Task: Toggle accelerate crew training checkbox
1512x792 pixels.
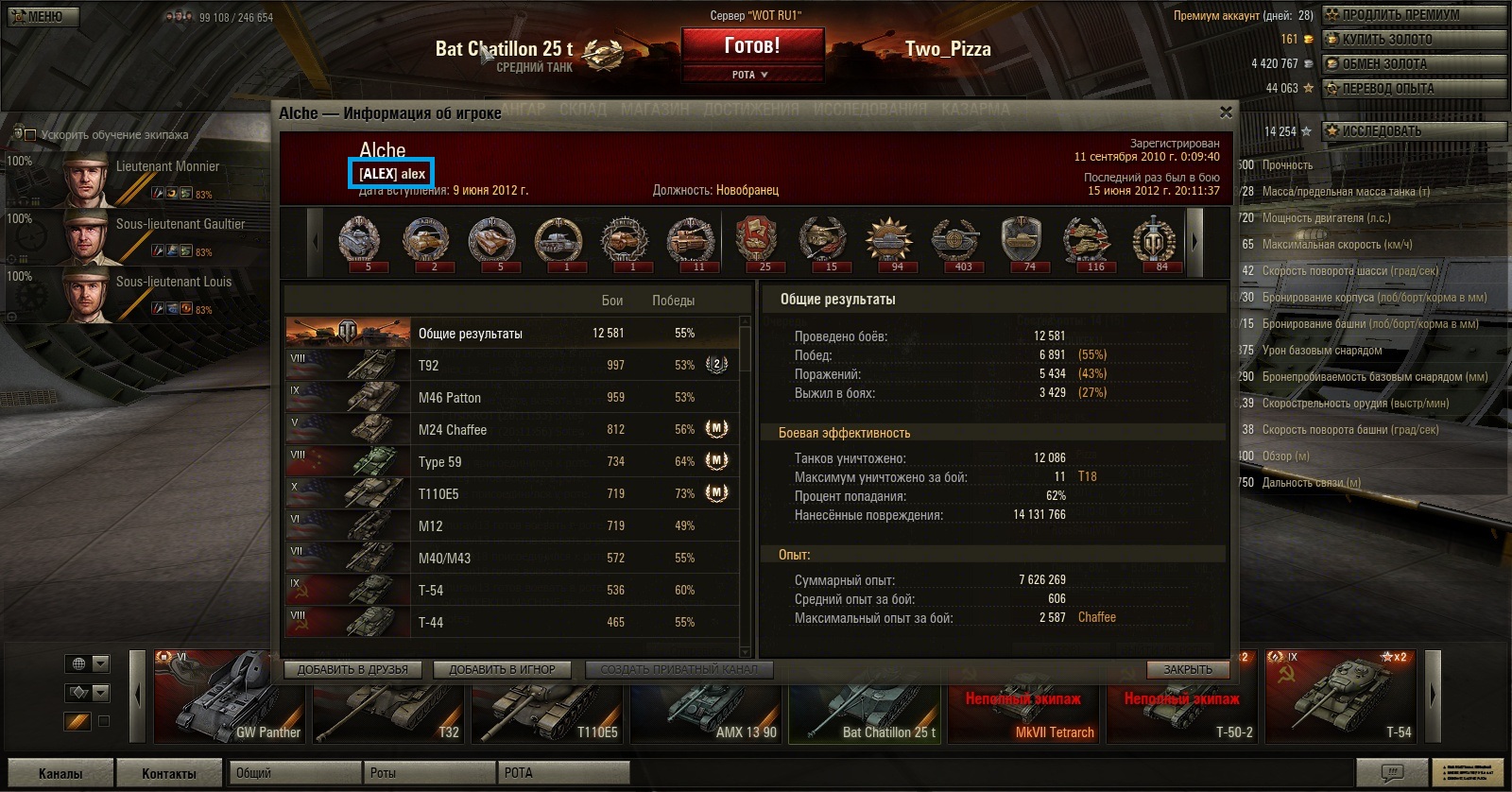Action: click(x=29, y=135)
